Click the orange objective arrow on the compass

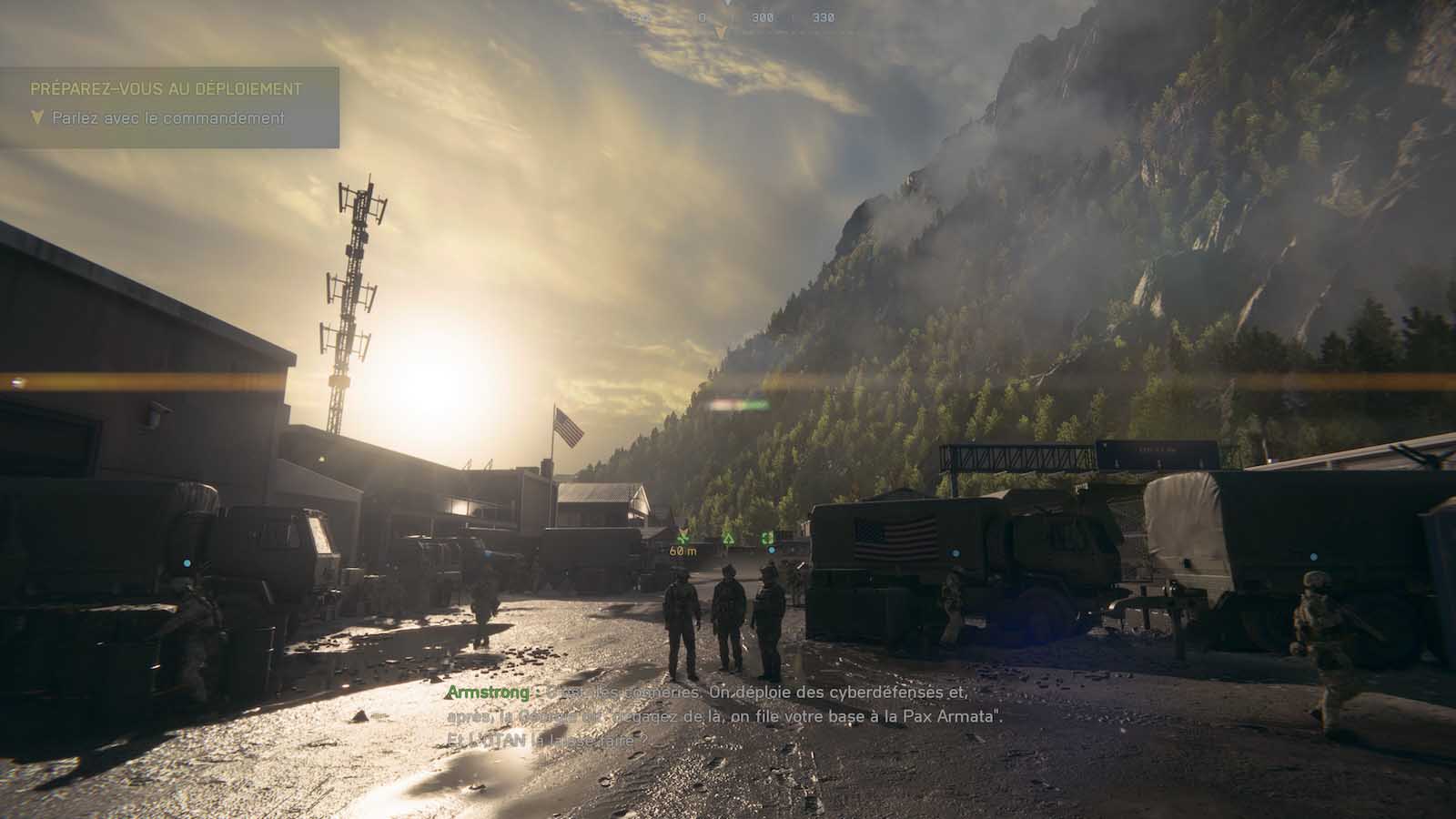coord(721,34)
